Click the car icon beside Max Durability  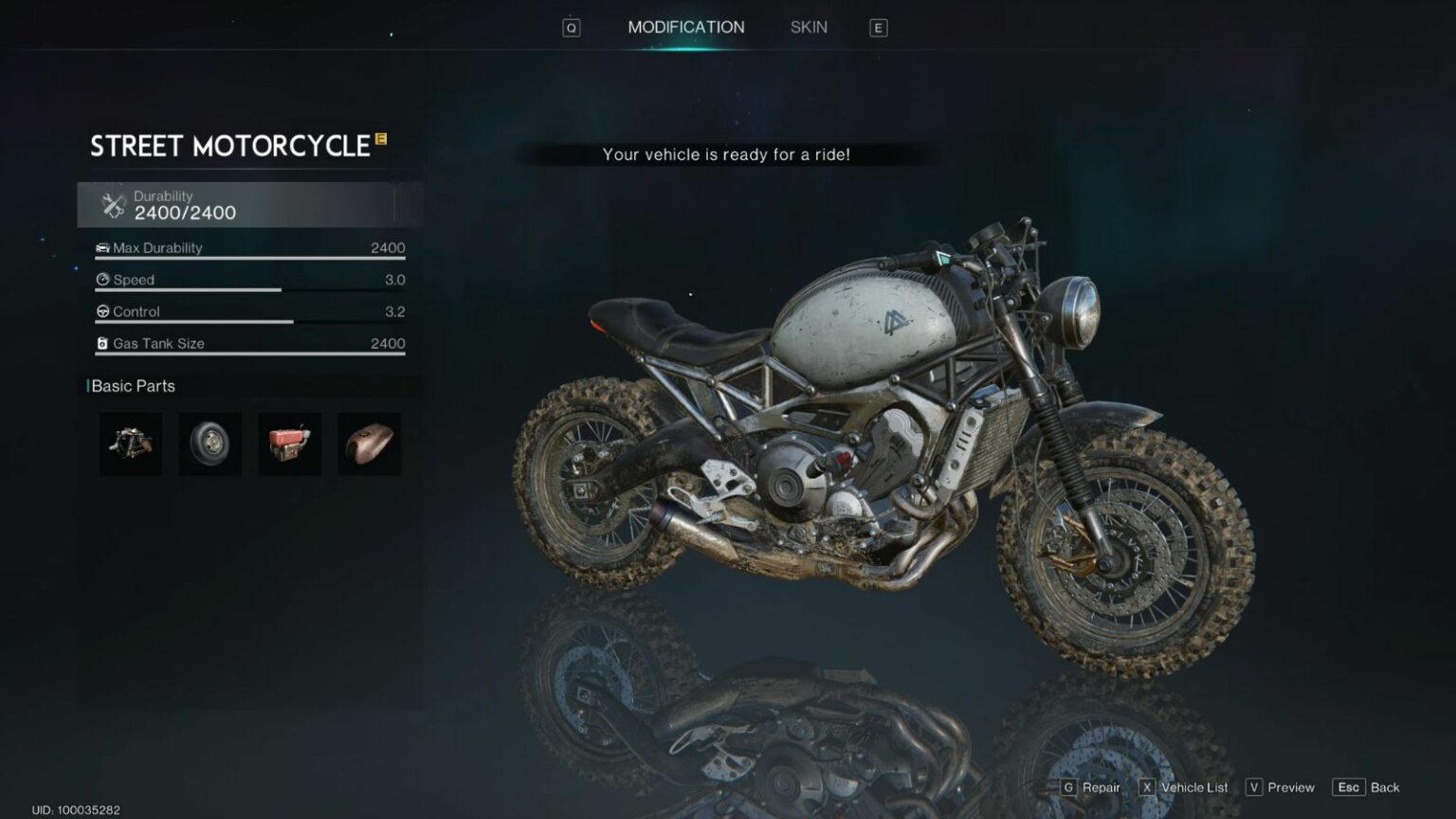click(102, 247)
